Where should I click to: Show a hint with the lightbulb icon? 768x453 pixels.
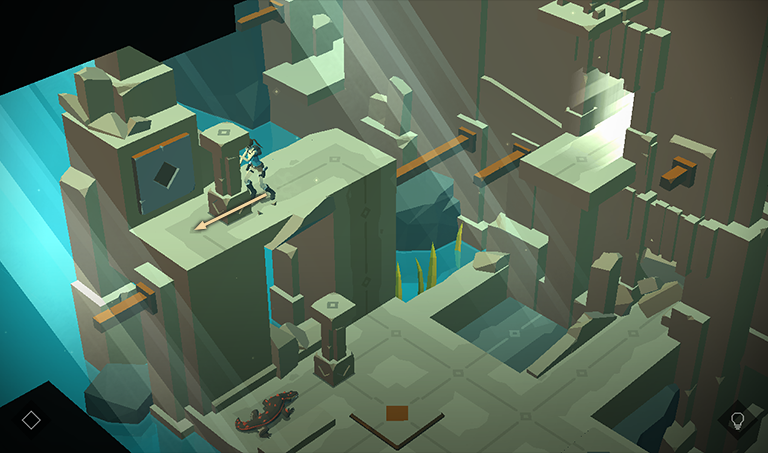[x=737, y=419]
